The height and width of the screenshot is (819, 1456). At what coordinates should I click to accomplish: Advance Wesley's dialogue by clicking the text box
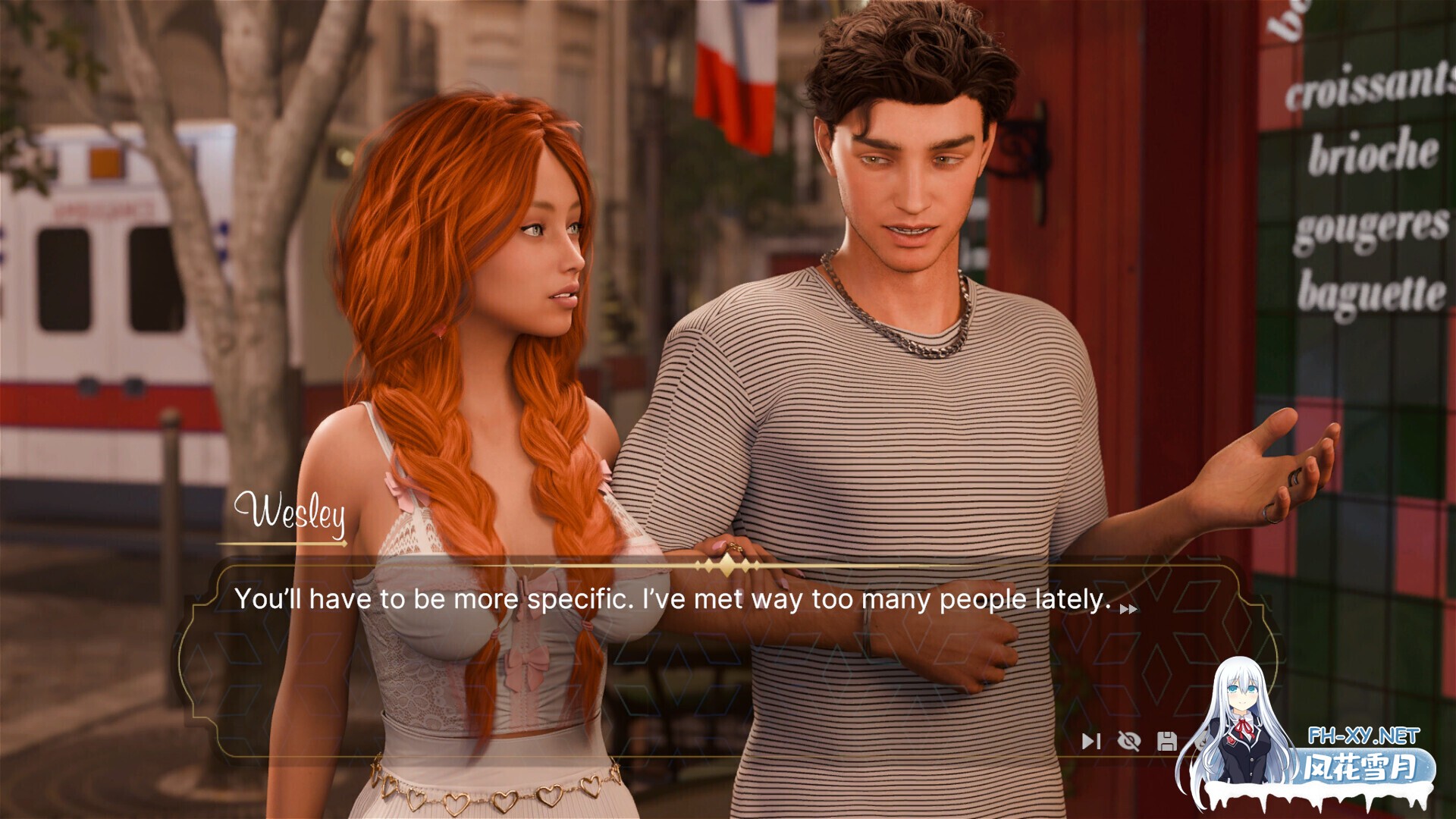tap(682, 660)
